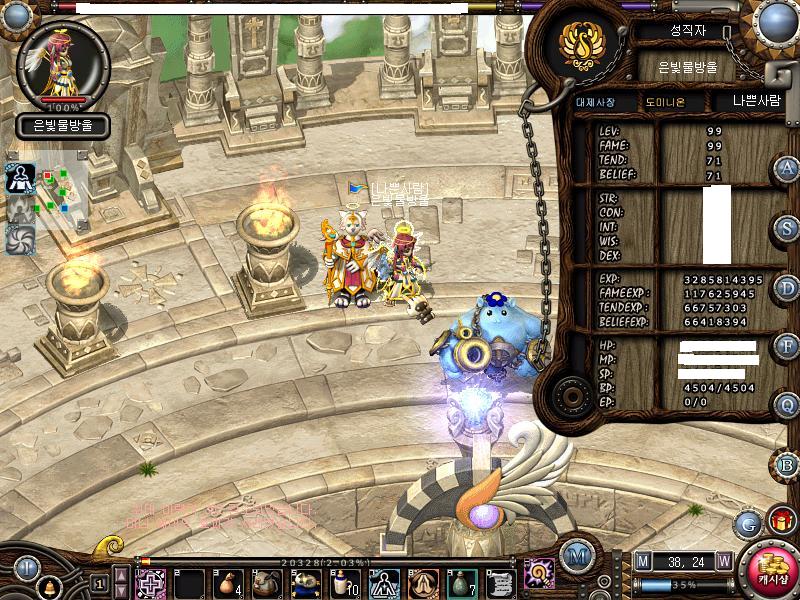The height and width of the screenshot is (600, 800).
Task: Open the round G button menu
Action: (748, 523)
